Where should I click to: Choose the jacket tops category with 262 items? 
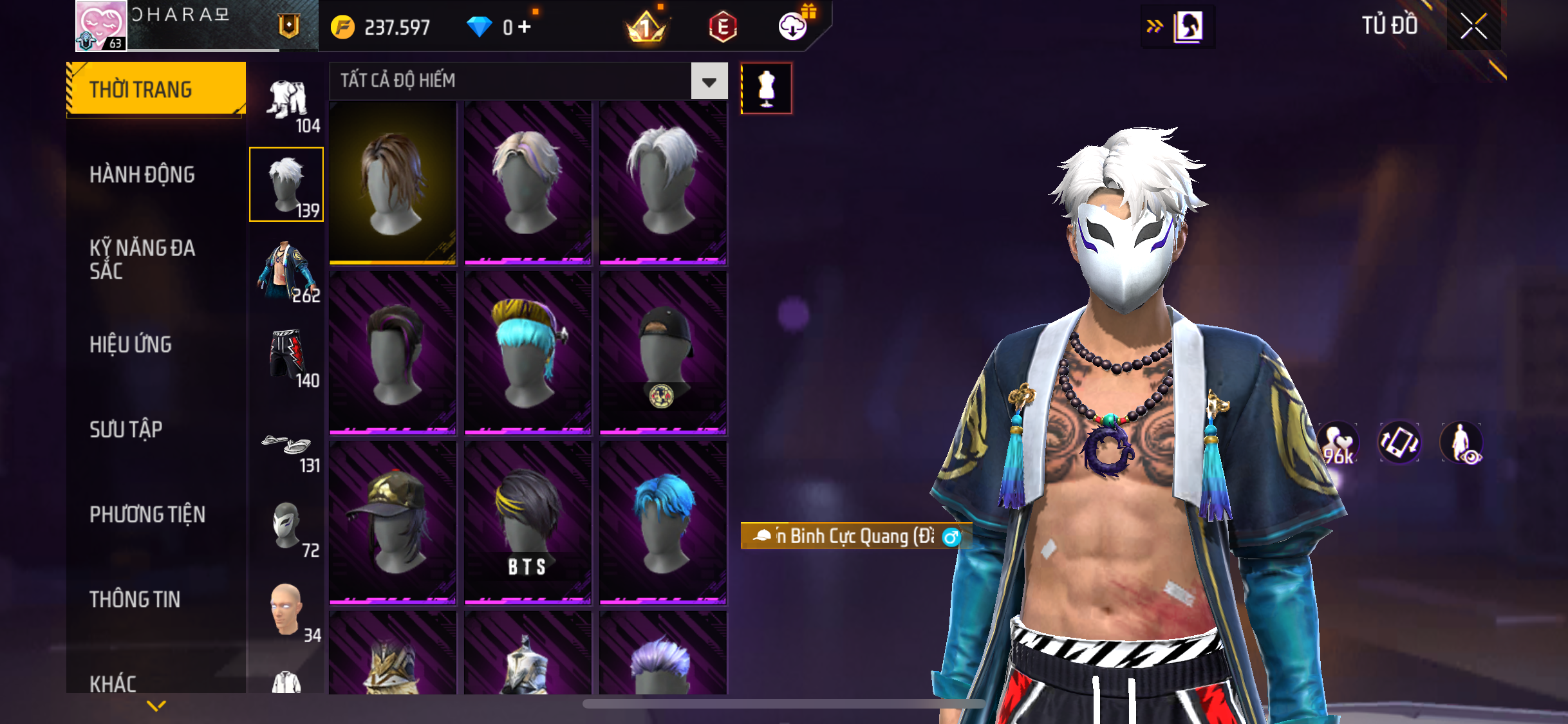288,273
